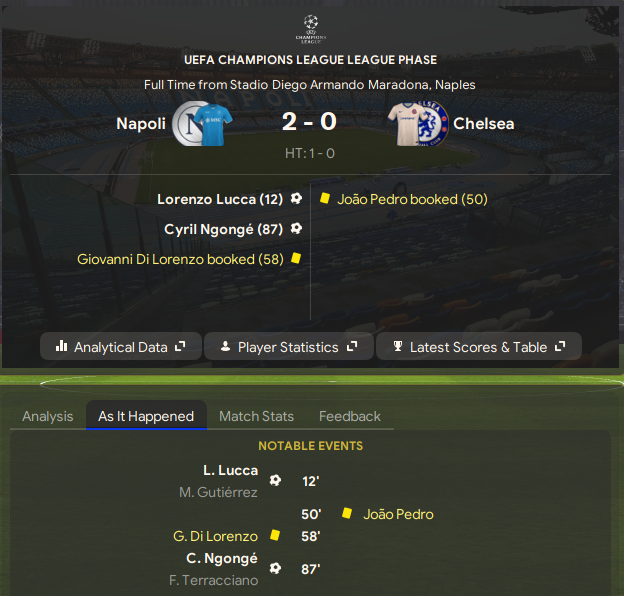View the Feedback tab
The height and width of the screenshot is (596, 624).
pos(349,416)
